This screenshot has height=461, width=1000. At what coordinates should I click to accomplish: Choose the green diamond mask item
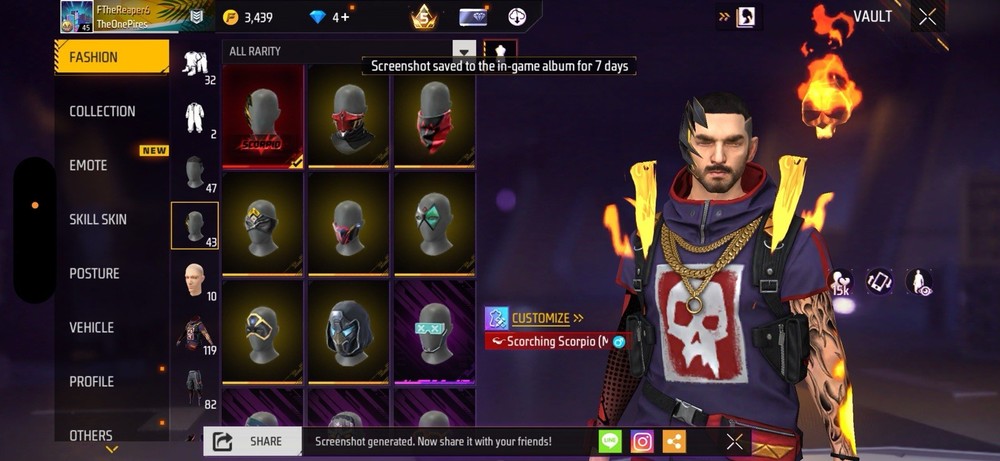coord(433,222)
